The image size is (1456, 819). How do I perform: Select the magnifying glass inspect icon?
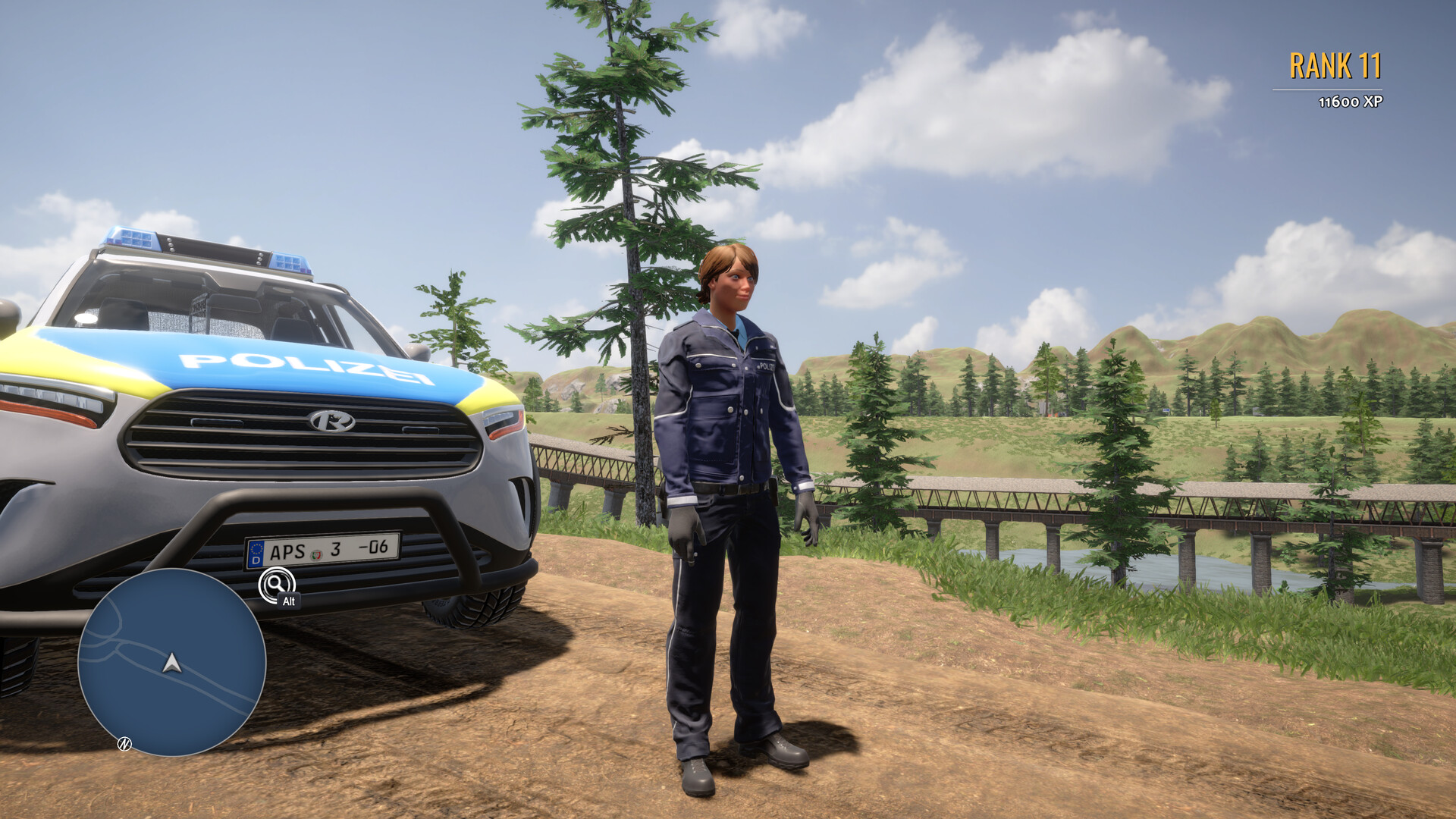275,585
